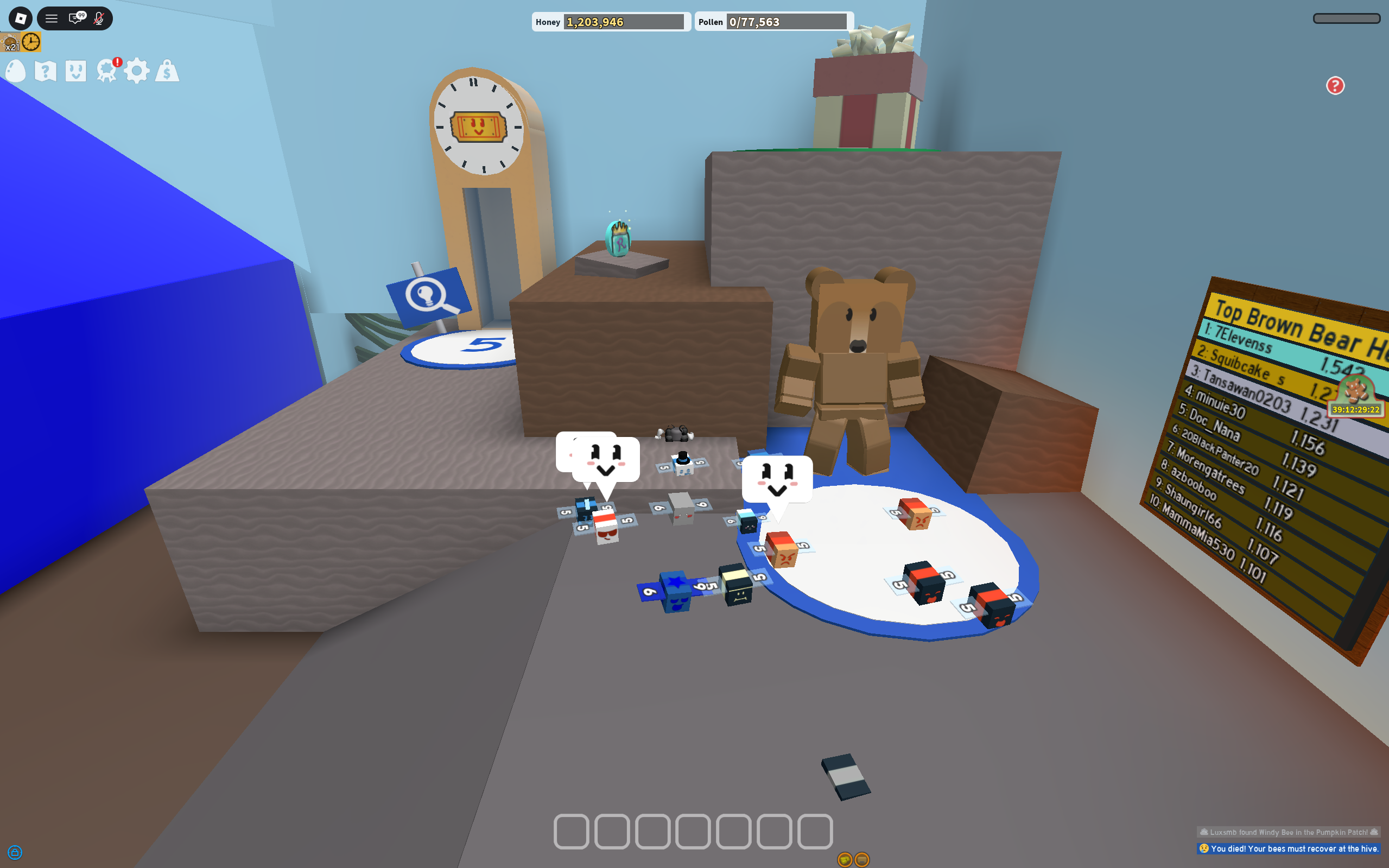This screenshot has height=868, width=1389.
Task: Open the egg hatching menu
Action: point(16,71)
